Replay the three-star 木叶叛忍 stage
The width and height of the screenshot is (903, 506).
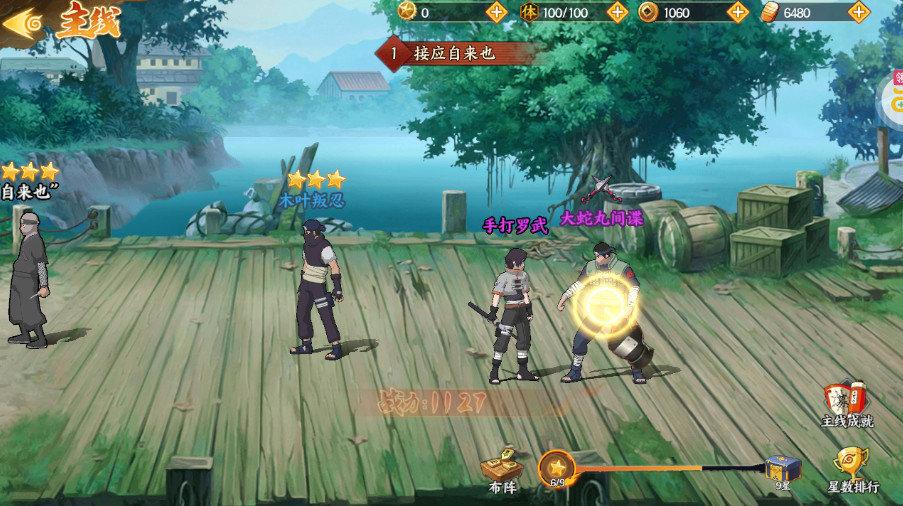[318, 290]
